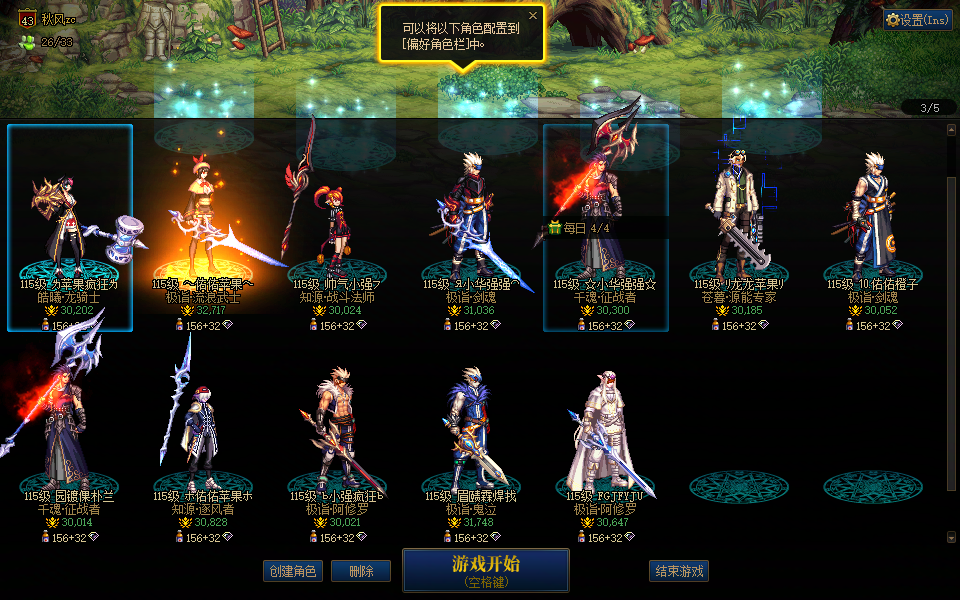This screenshot has height=600, width=960.
Task: Open 设置 settings in the top corner
Action: click(x=917, y=19)
